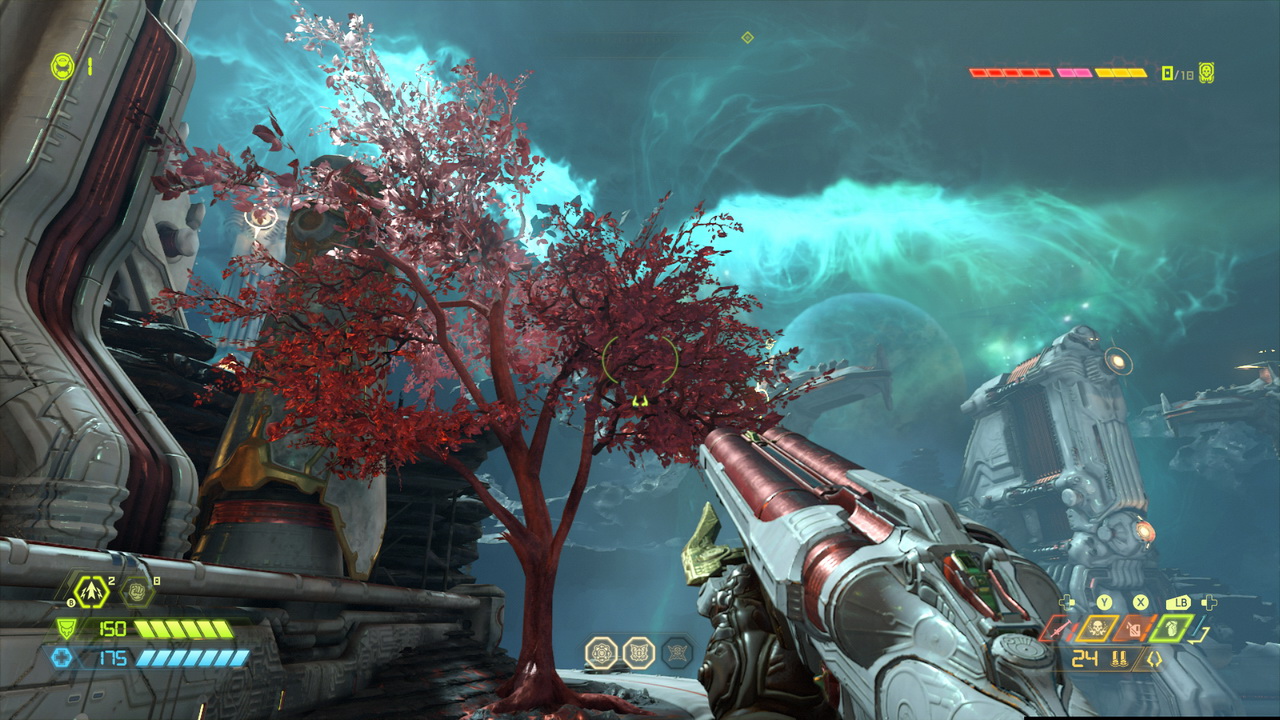
Task: Click the flower-shaped rune icon
Action: (601, 653)
